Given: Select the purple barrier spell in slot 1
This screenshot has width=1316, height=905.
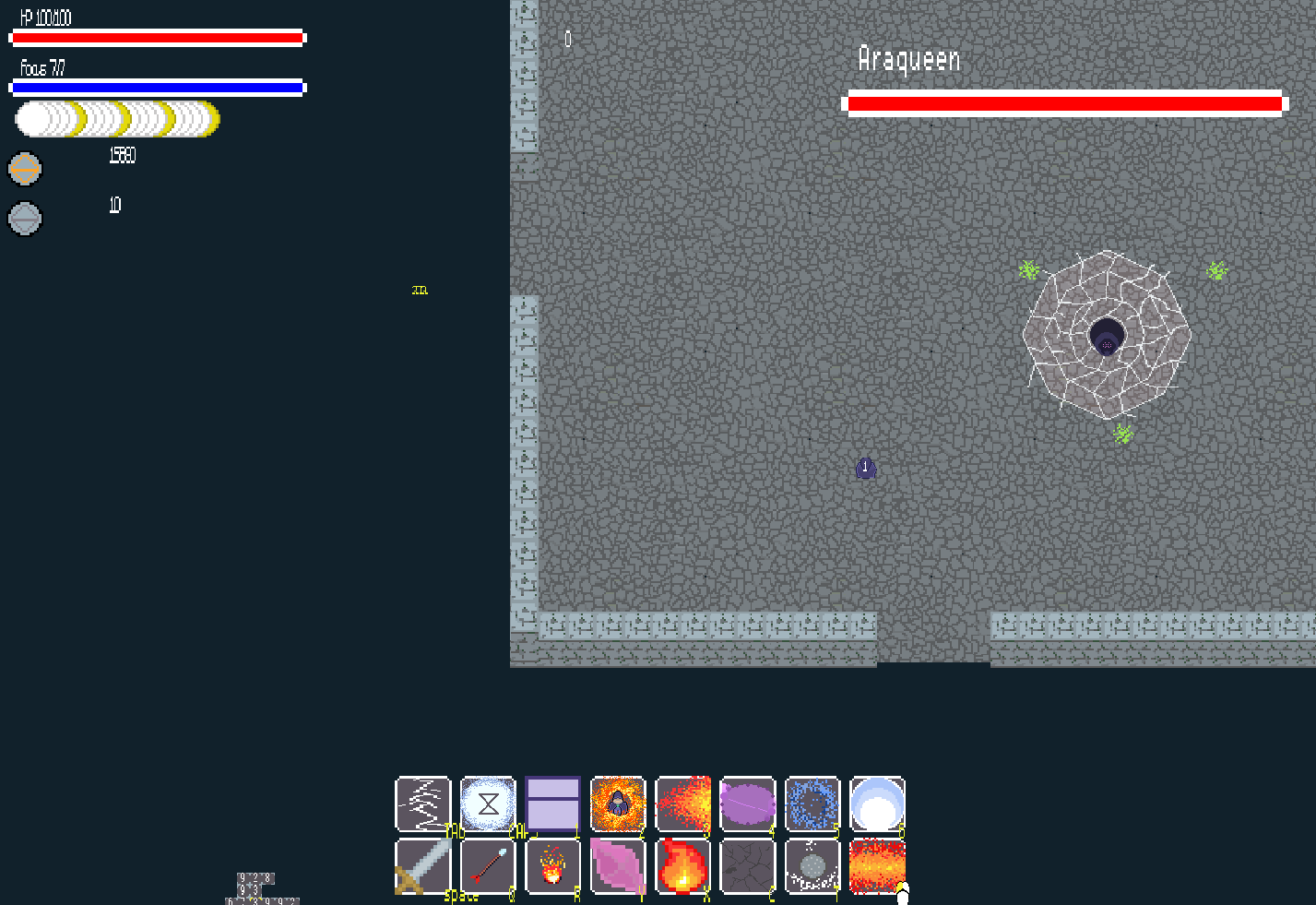Looking at the screenshot, I should point(552,804).
